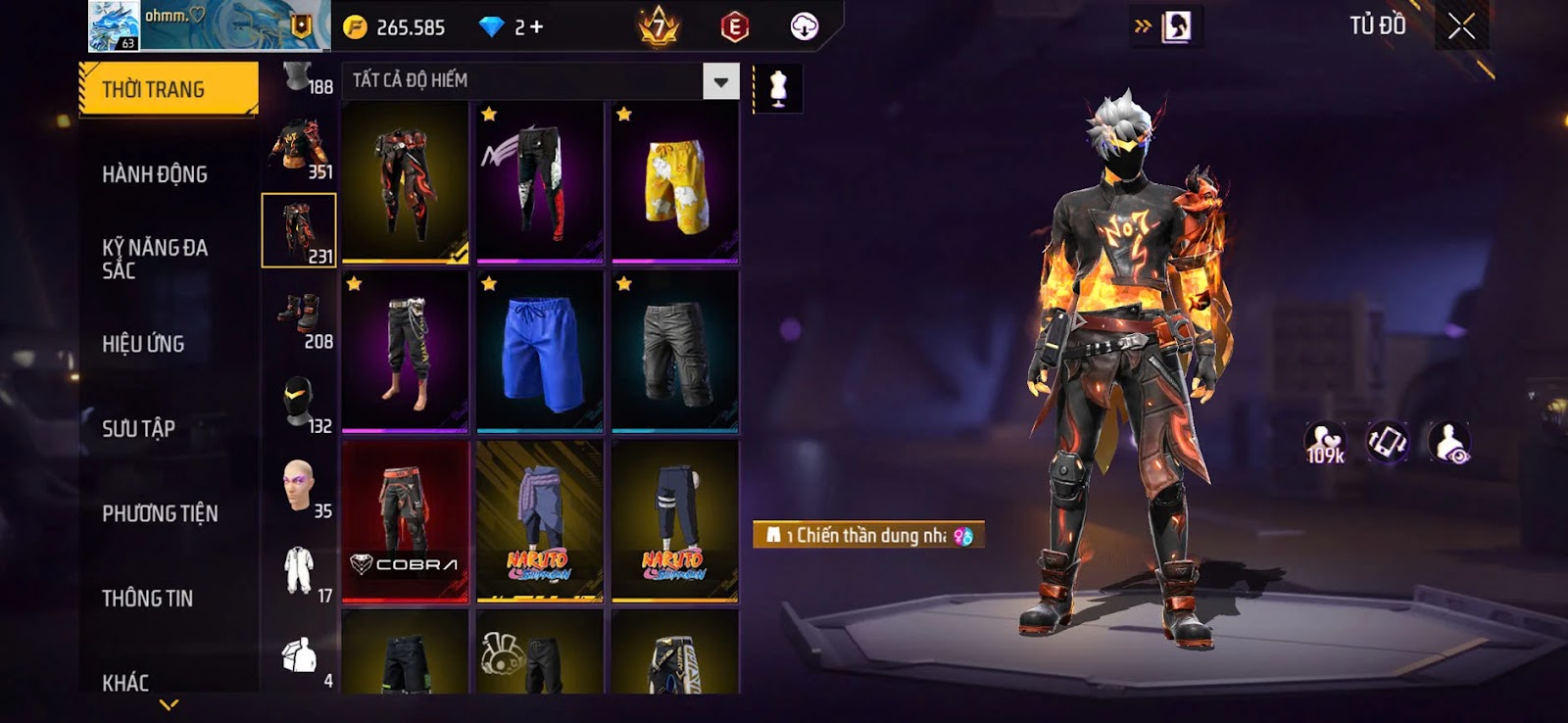
Task: Open the Hành Động category
Action: (155, 174)
